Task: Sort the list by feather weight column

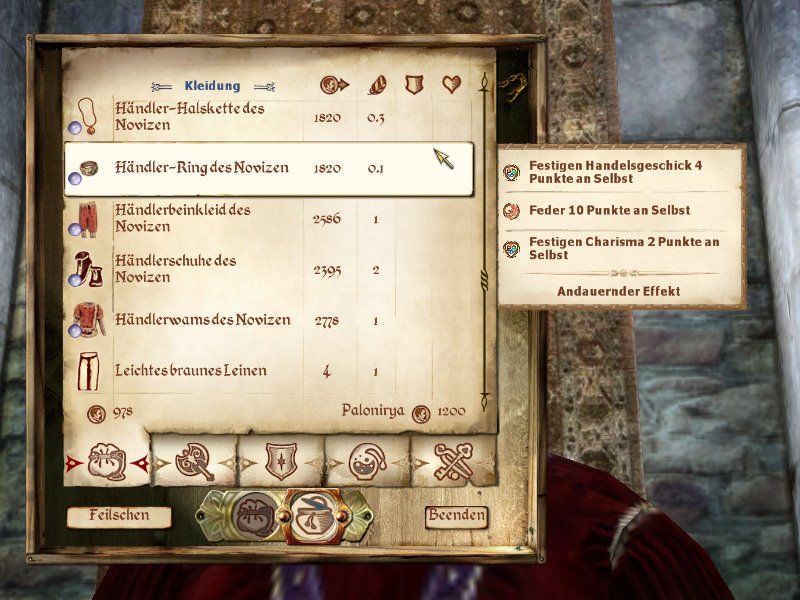Action: point(377,85)
